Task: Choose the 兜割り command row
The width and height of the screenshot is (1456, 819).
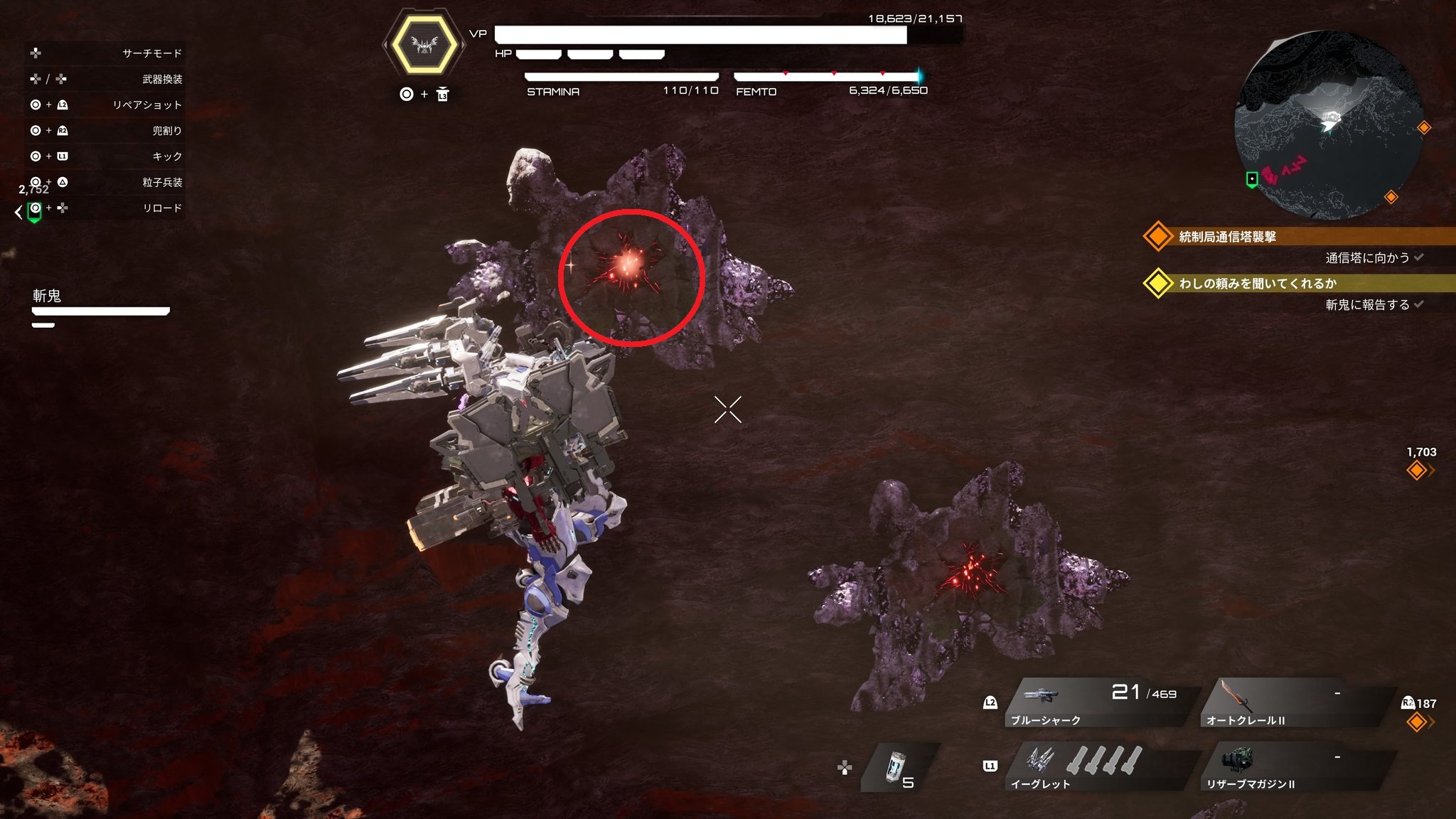Action: click(105, 130)
